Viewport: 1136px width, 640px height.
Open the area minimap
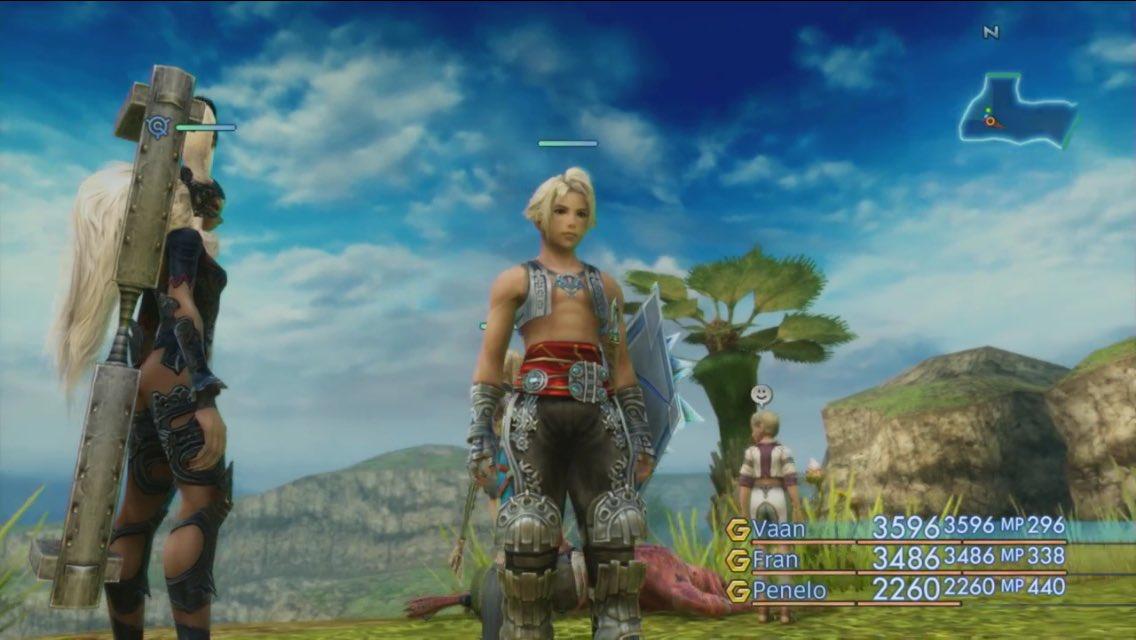1016,112
